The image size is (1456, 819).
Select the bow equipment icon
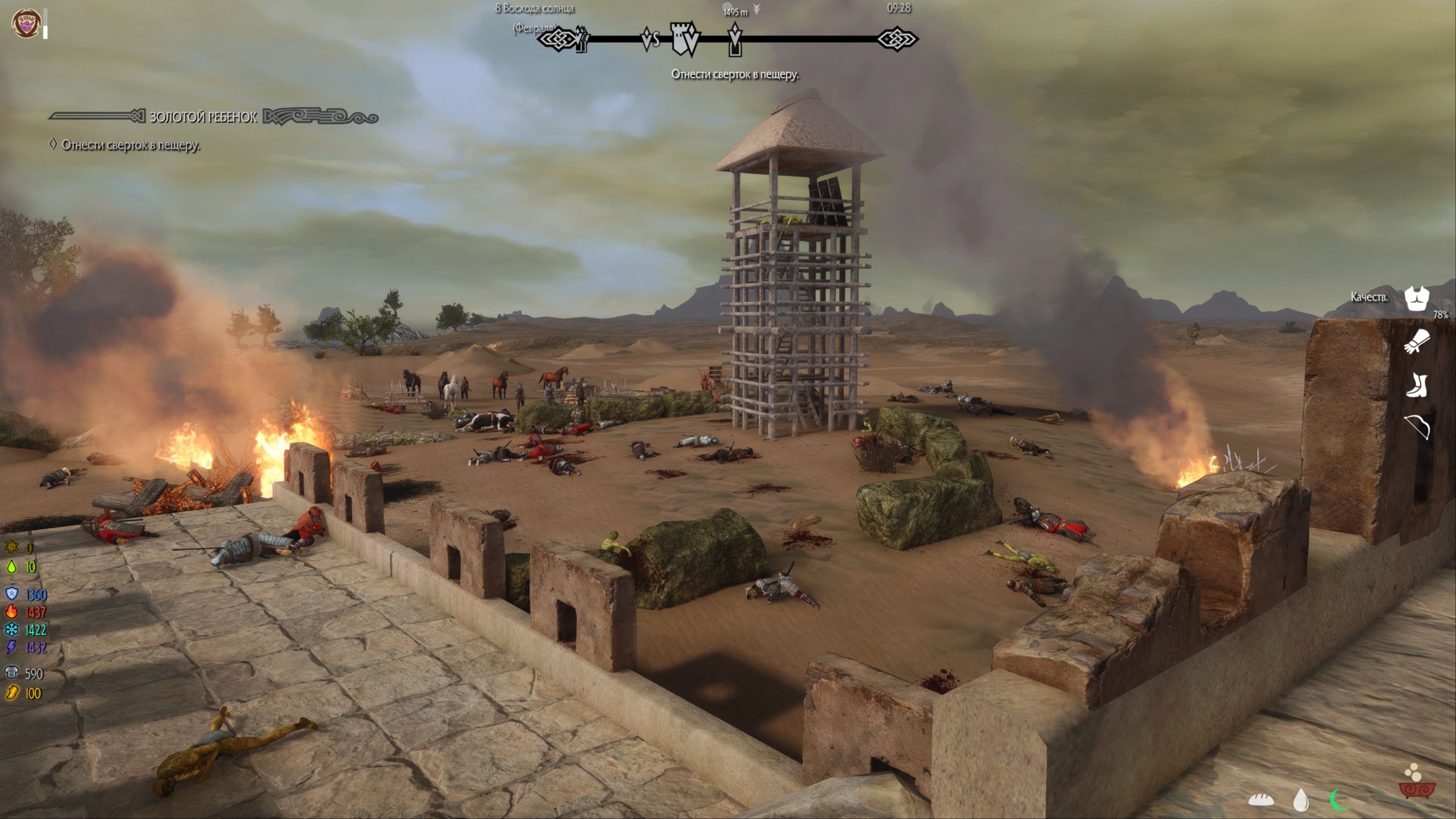point(1417,427)
